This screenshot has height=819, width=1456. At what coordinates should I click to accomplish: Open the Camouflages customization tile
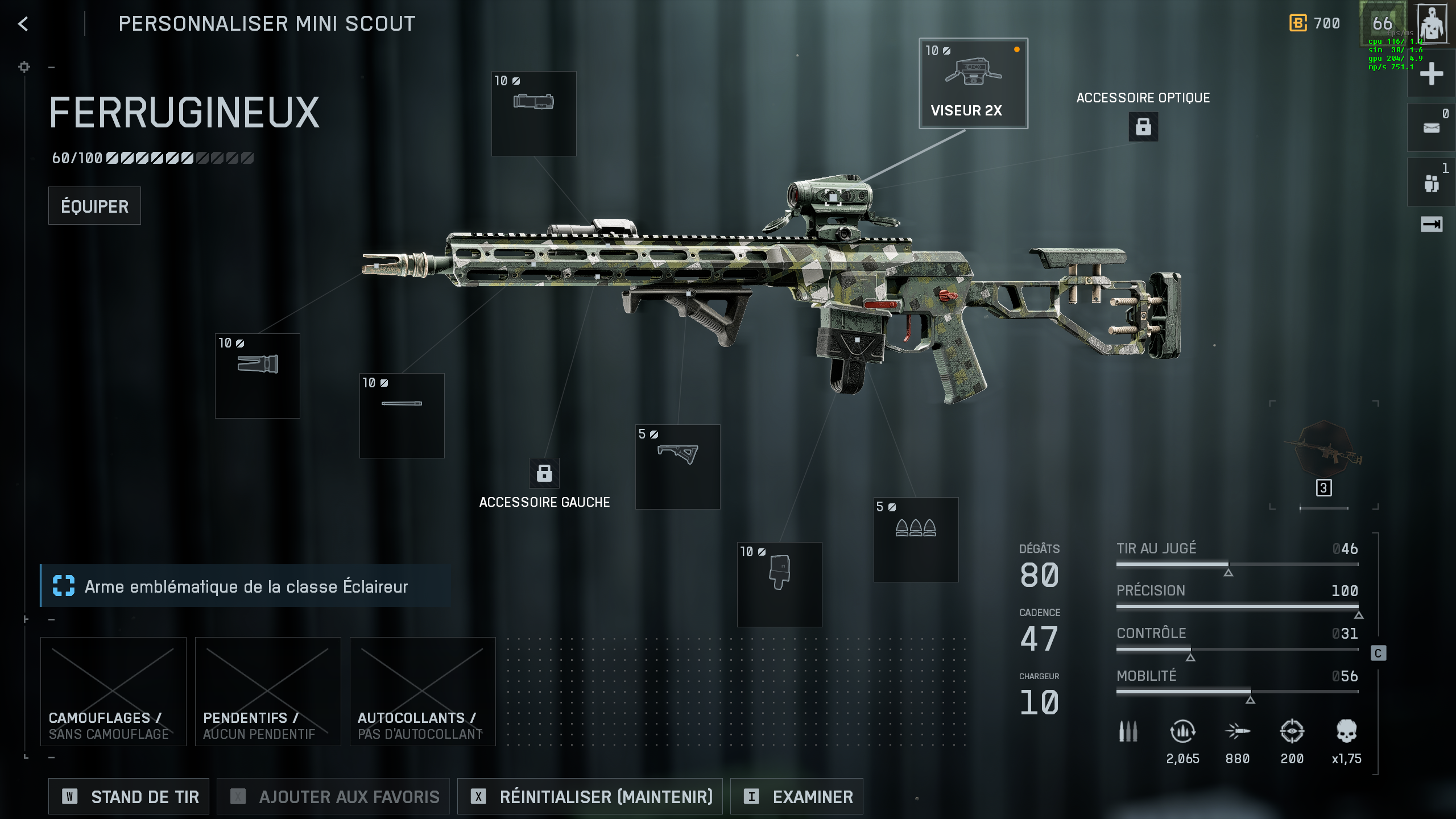click(113, 691)
